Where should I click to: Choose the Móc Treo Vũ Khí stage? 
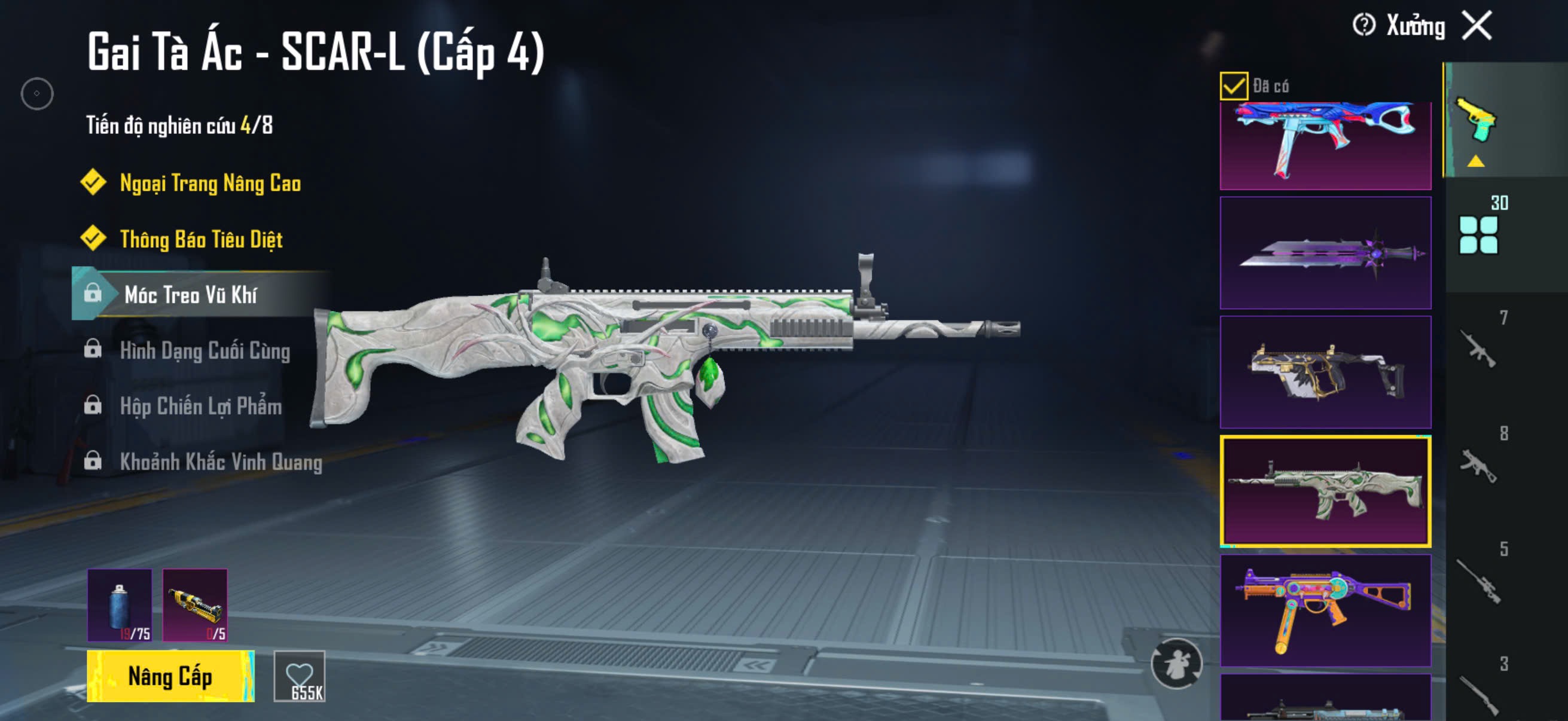coord(190,295)
